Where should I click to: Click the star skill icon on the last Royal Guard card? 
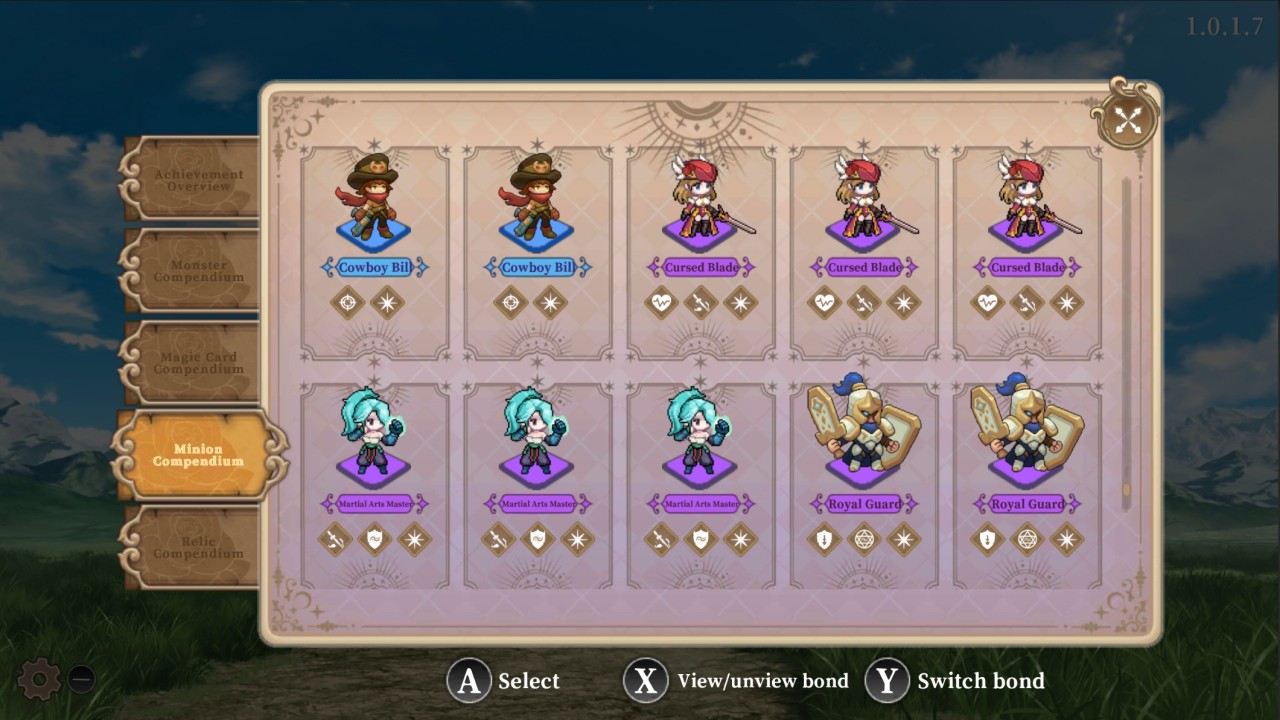(x=1067, y=540)
